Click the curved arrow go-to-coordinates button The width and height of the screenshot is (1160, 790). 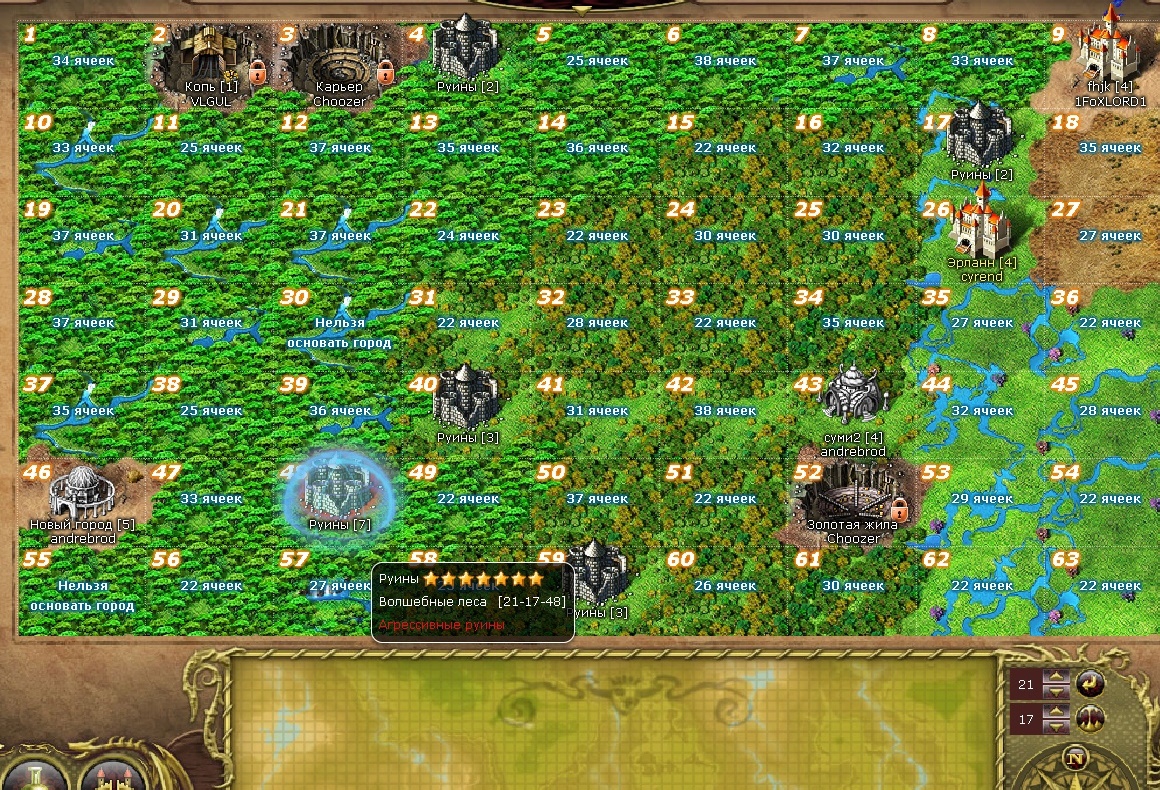point(1090,684)
